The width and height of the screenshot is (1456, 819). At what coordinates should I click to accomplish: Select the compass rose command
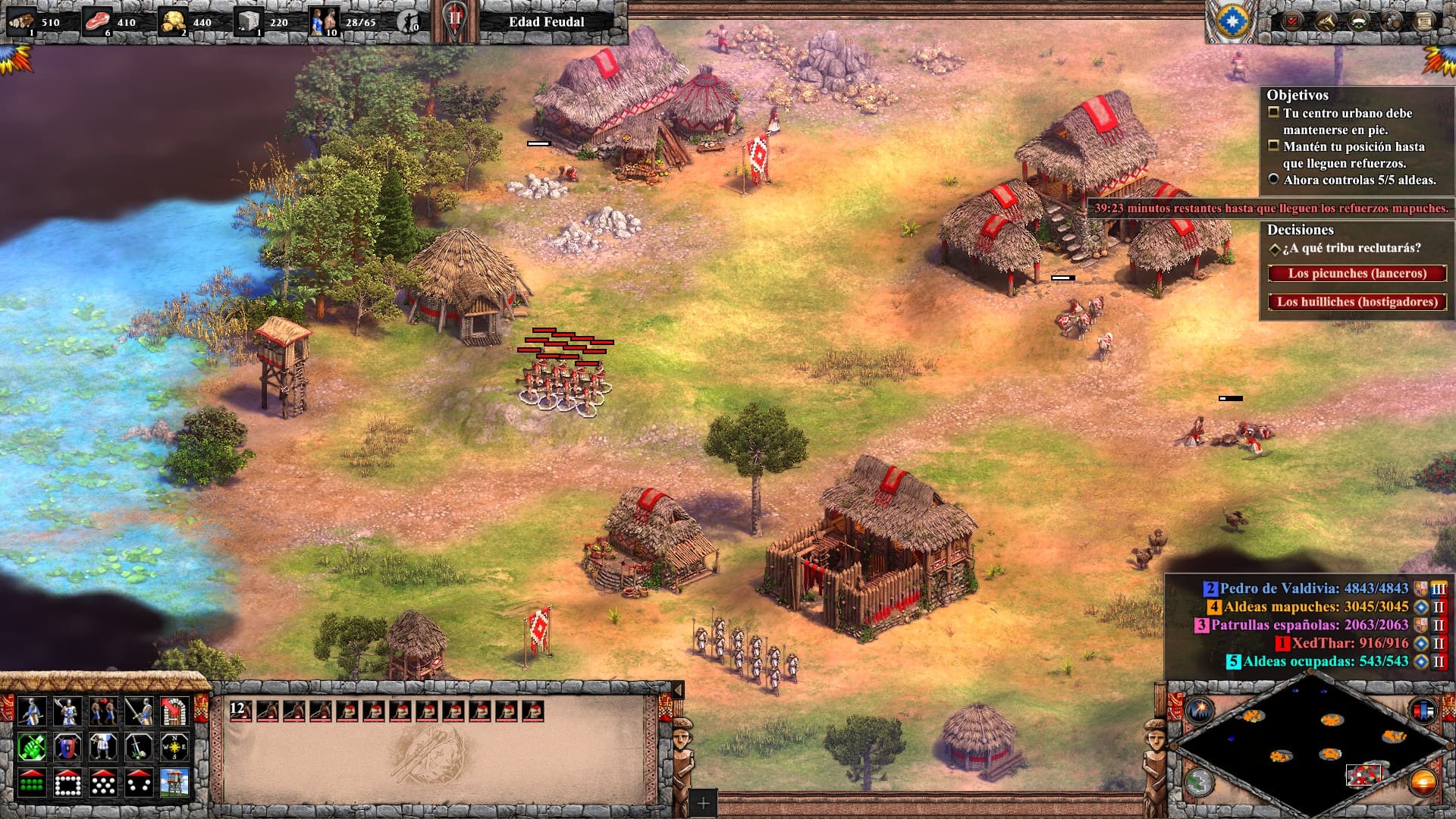coord(174,747)
